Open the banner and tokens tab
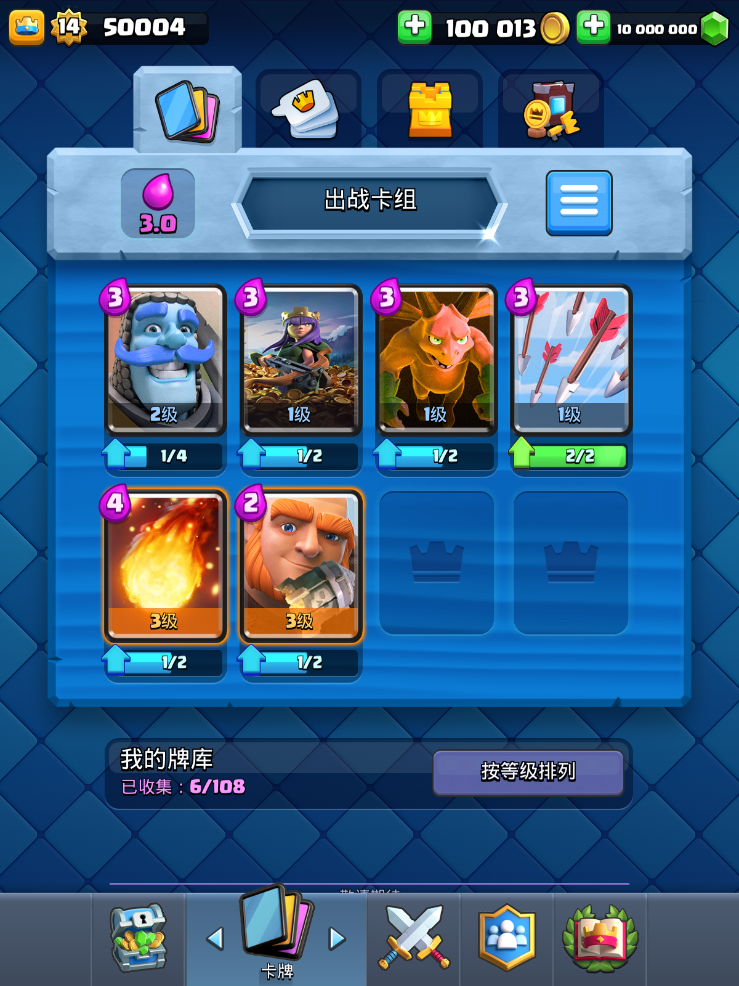Viewport: 739px width, 986px height. [x=551, y=110]
